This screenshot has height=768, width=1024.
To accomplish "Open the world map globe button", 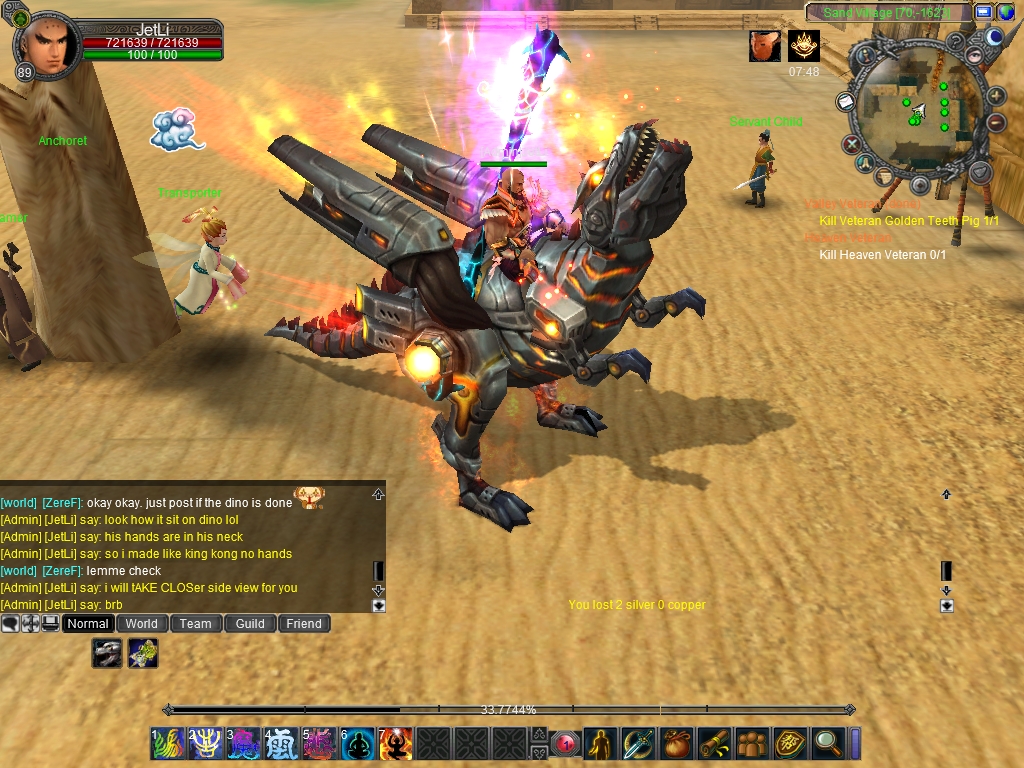I will [1005, 12].
